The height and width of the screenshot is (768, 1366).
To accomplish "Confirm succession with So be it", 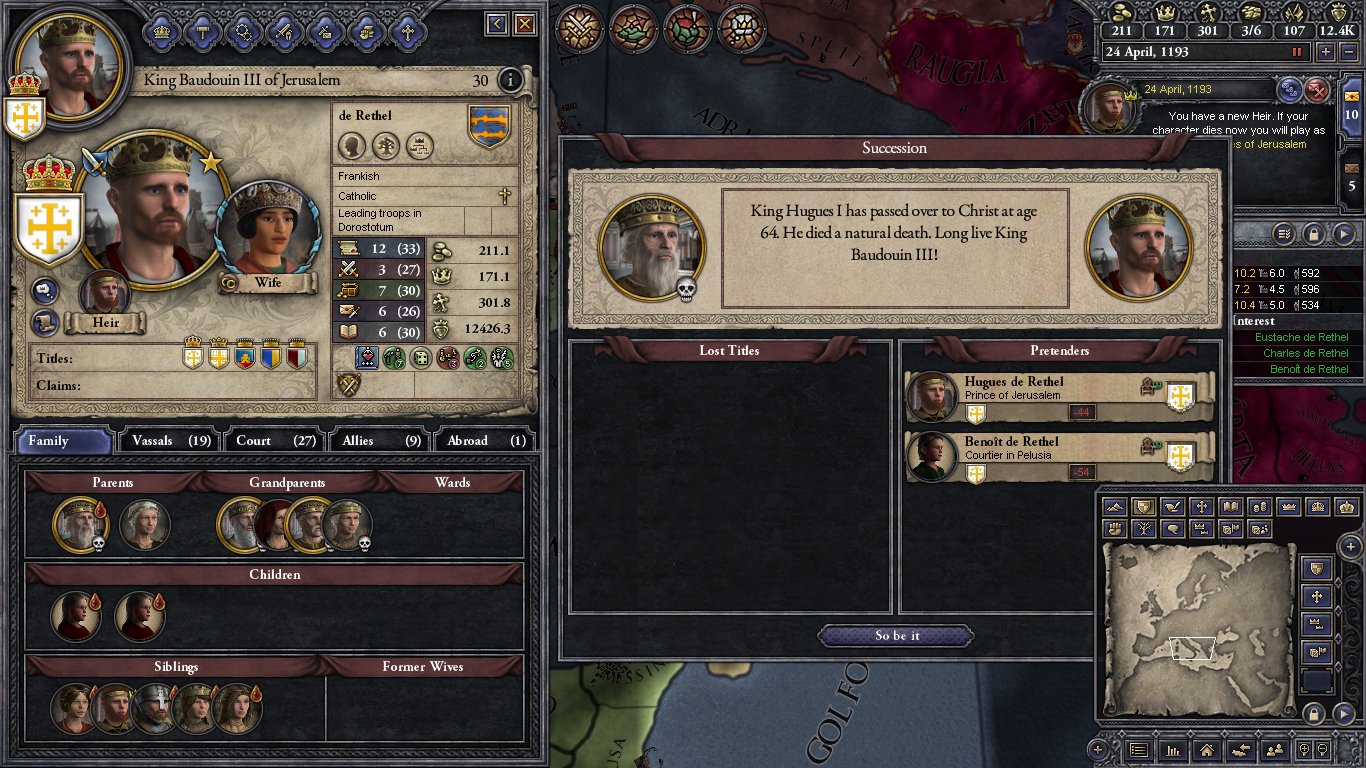I will coord(896,636).
